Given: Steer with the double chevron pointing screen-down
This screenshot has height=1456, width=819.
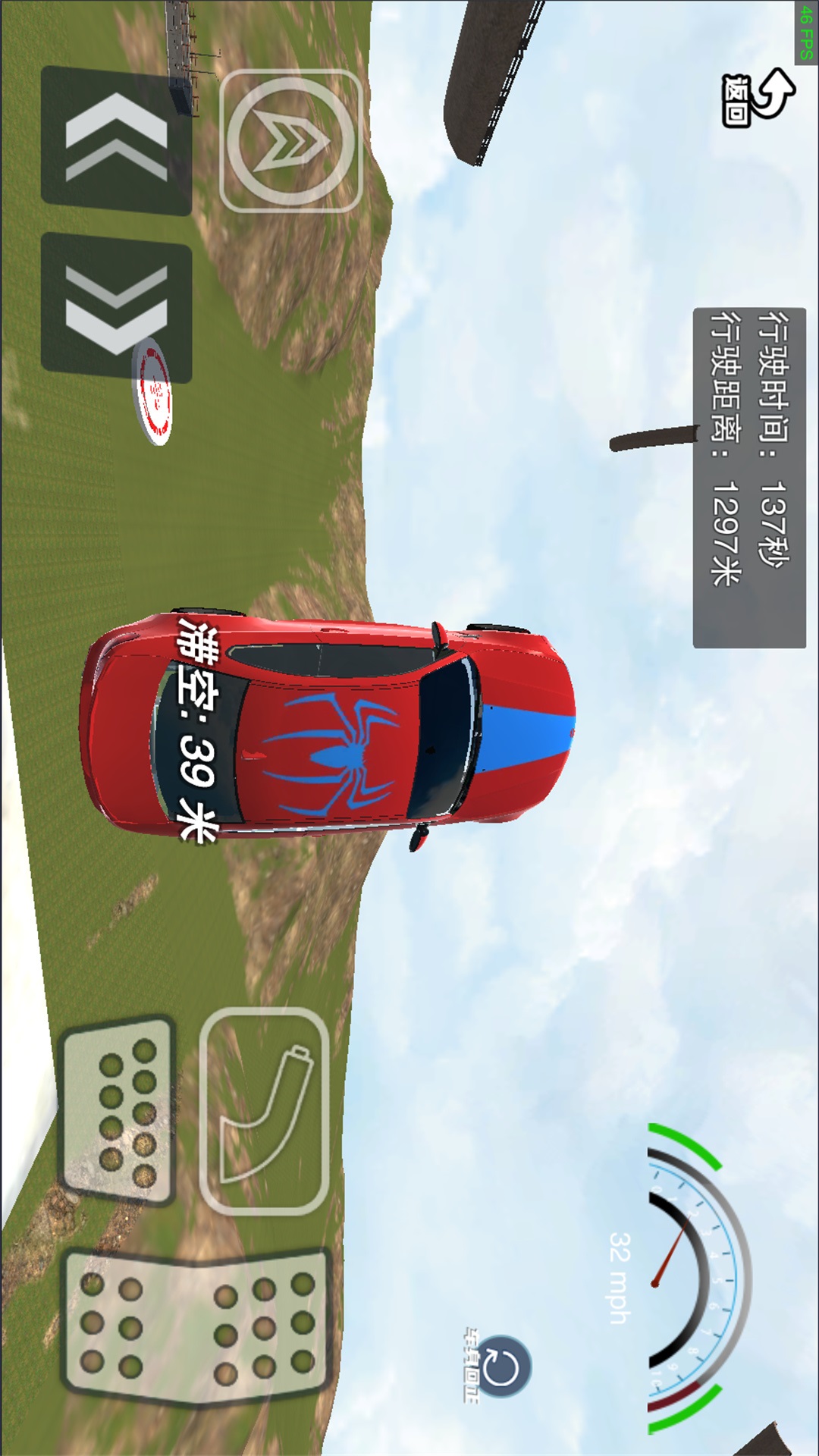Looking at the screenshot, I should (x=116, y=309).
